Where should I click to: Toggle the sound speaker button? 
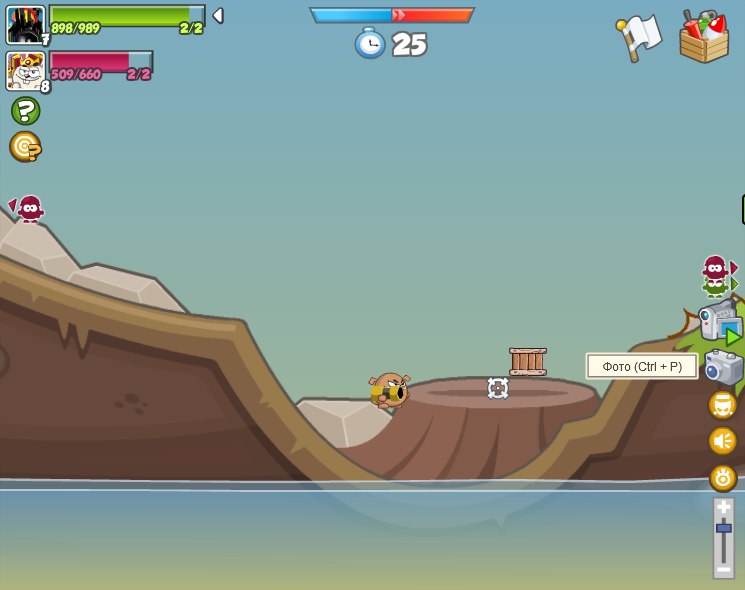click(723, 441)
